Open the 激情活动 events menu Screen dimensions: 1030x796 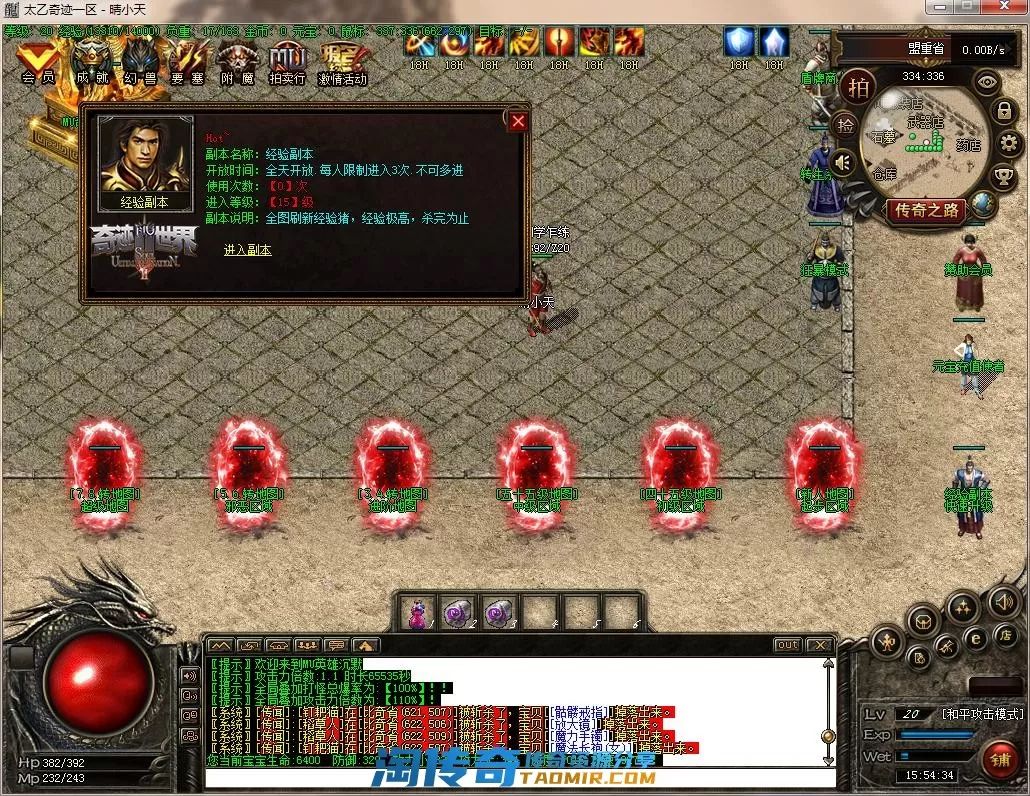342,62
